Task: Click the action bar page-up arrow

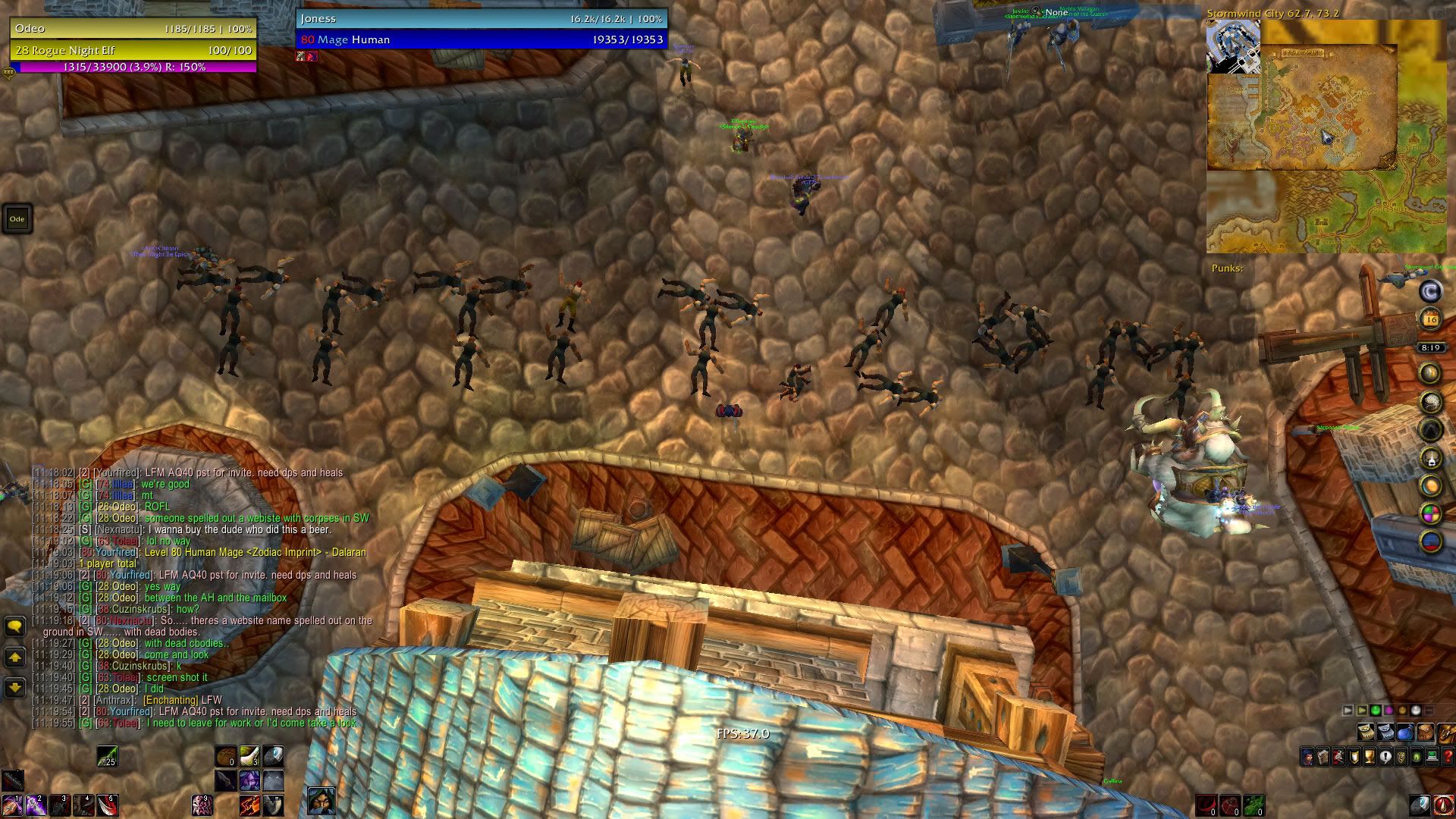Action: point(1347,711)
